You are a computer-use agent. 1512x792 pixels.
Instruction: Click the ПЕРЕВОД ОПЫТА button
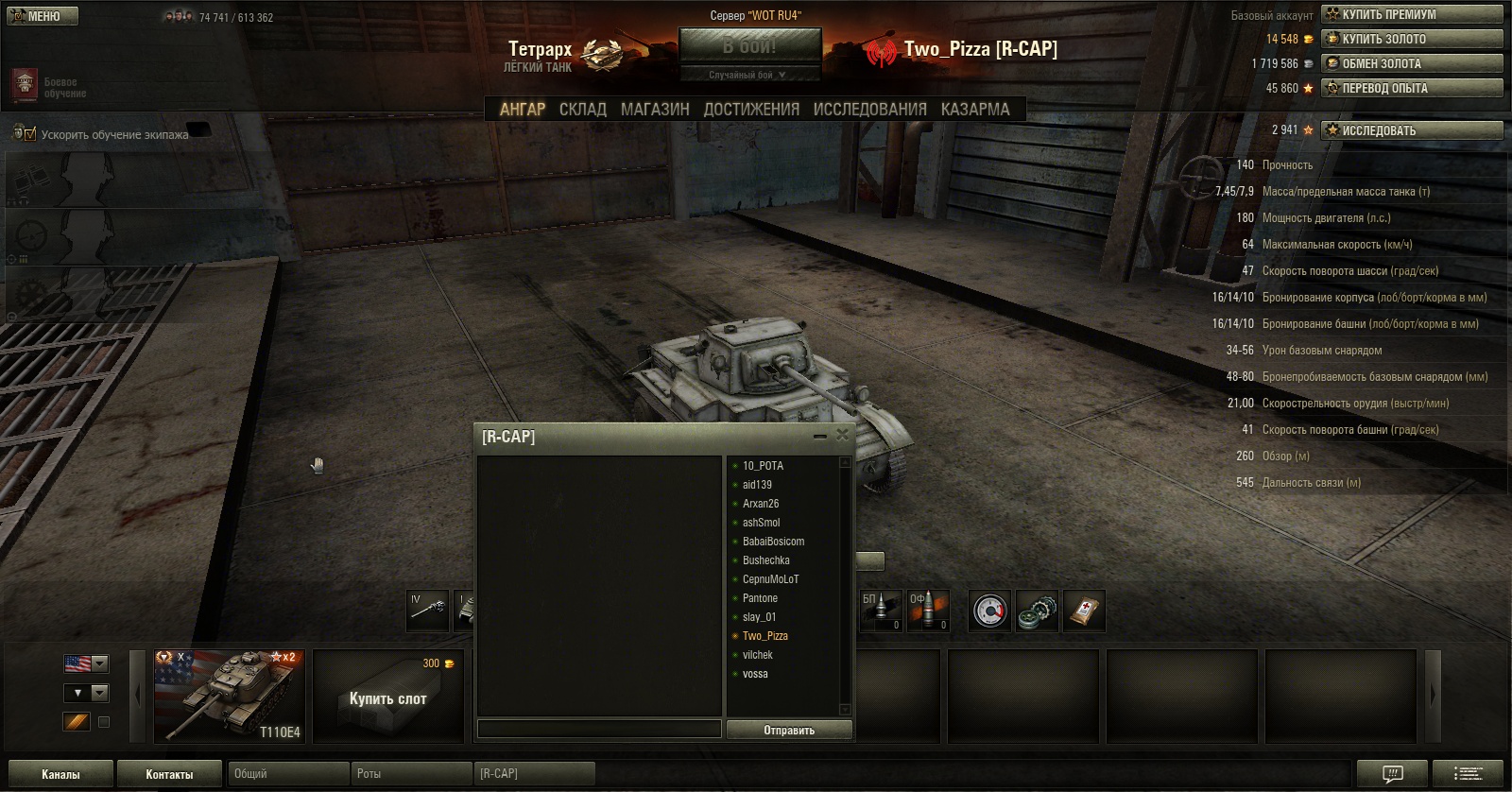coord(1412,88)
